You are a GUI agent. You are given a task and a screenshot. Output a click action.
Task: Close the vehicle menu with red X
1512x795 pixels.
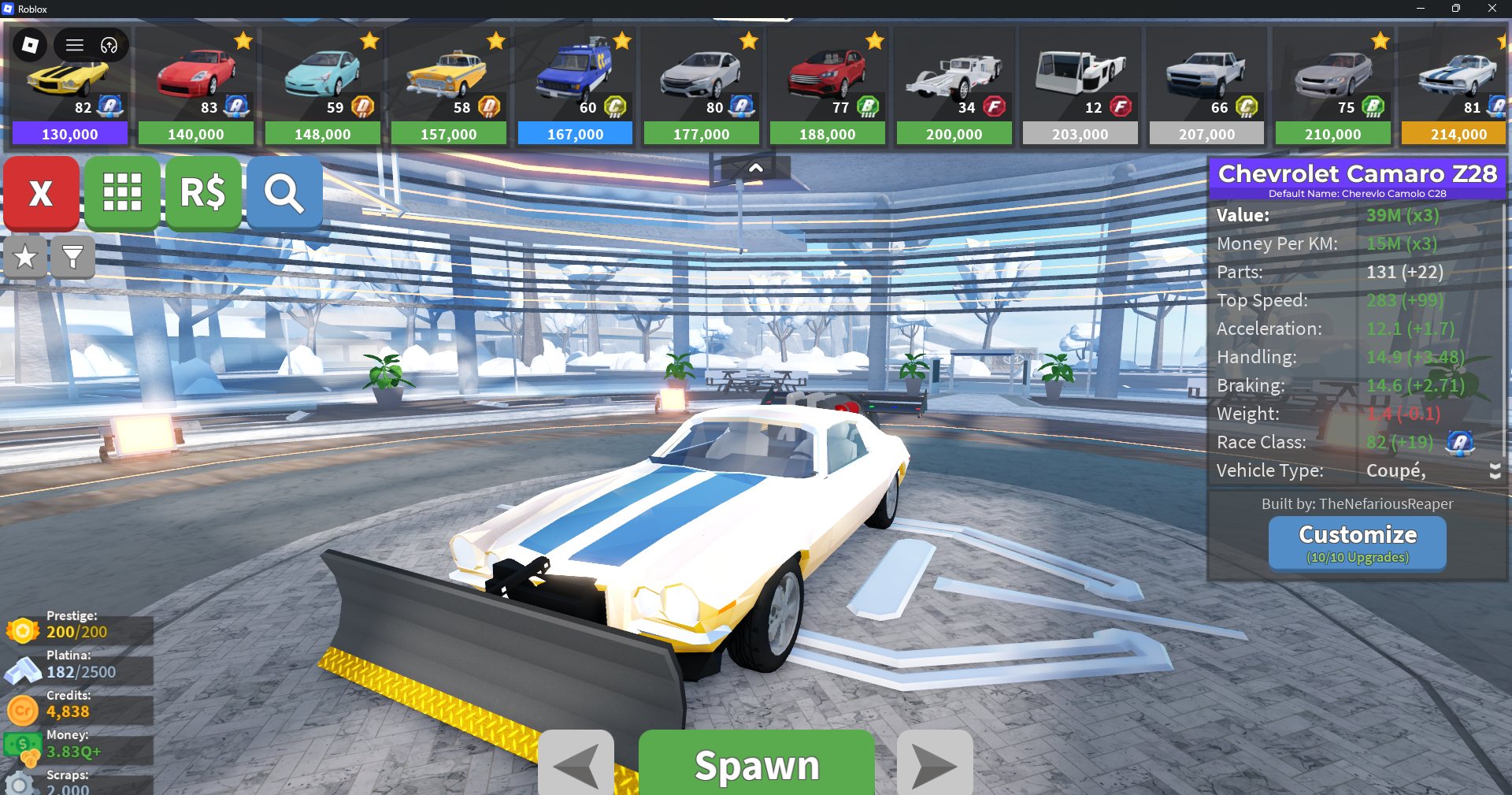[41, 193]
